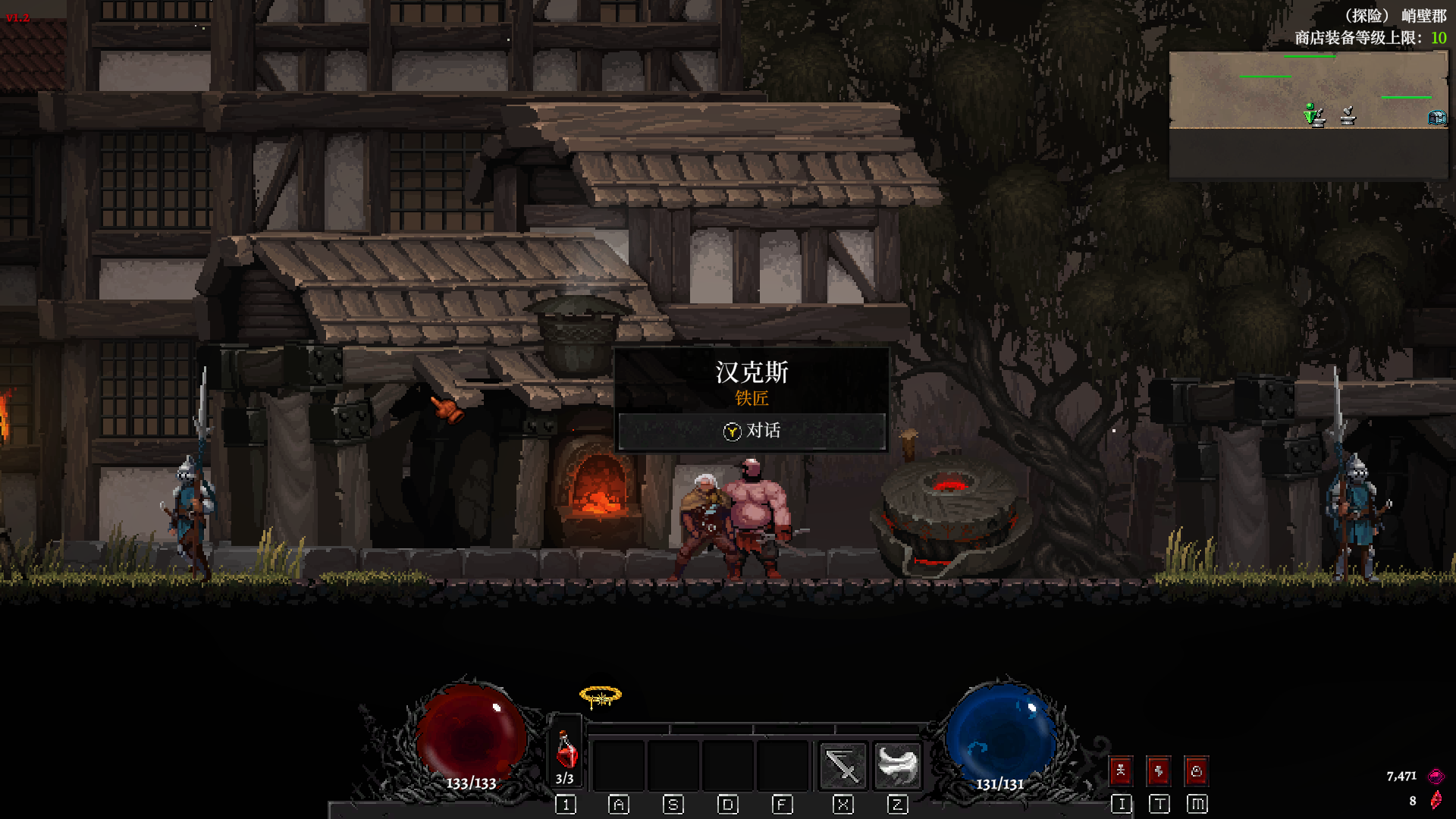Click the golden halo buff icon

point(600,696)
